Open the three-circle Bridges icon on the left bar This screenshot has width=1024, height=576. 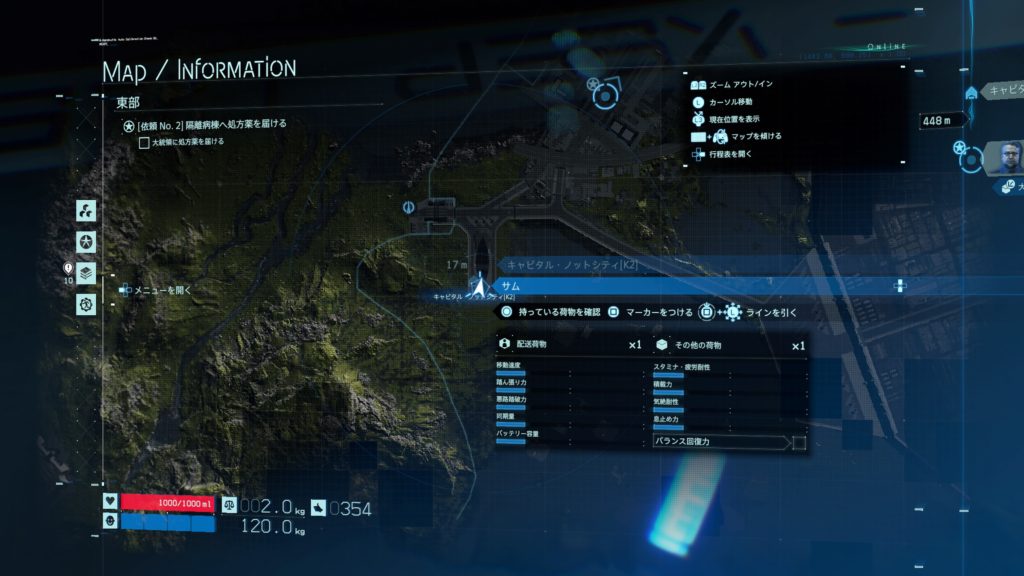coord(87,210)
